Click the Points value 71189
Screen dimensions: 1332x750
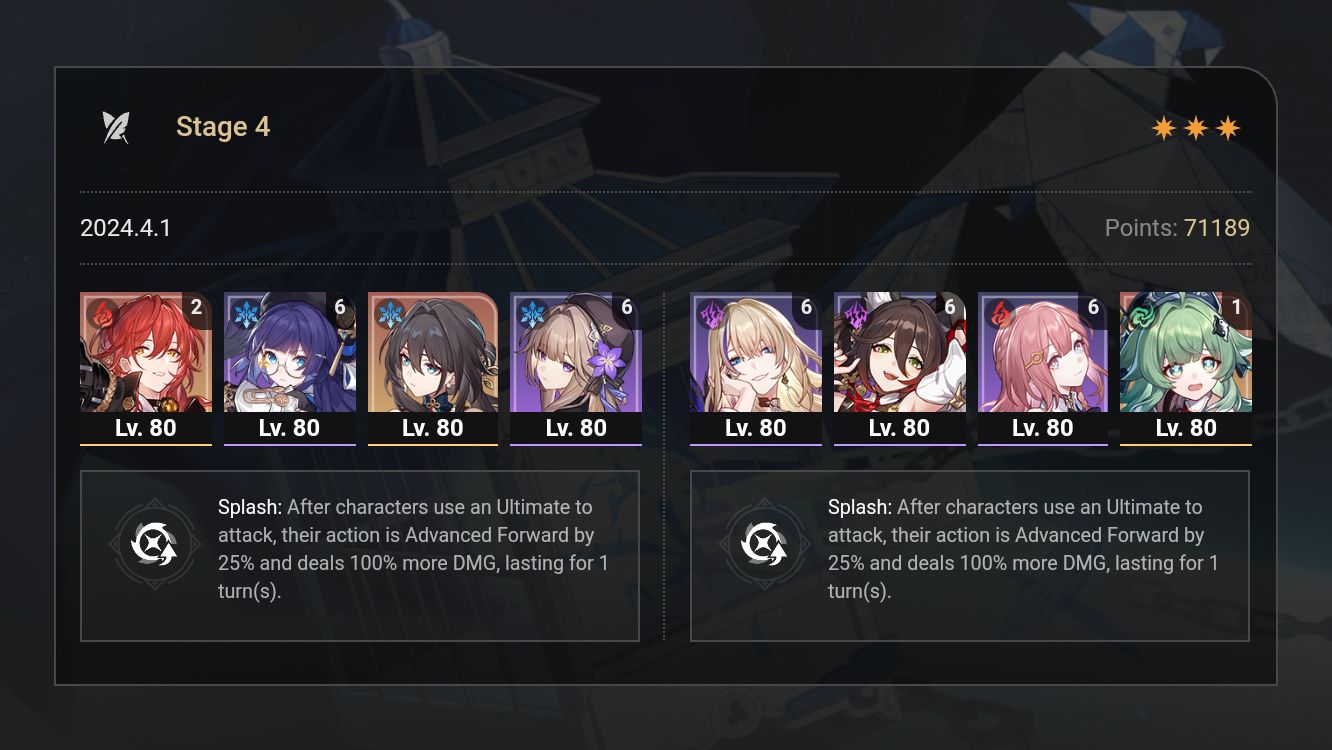[1219, 228]
